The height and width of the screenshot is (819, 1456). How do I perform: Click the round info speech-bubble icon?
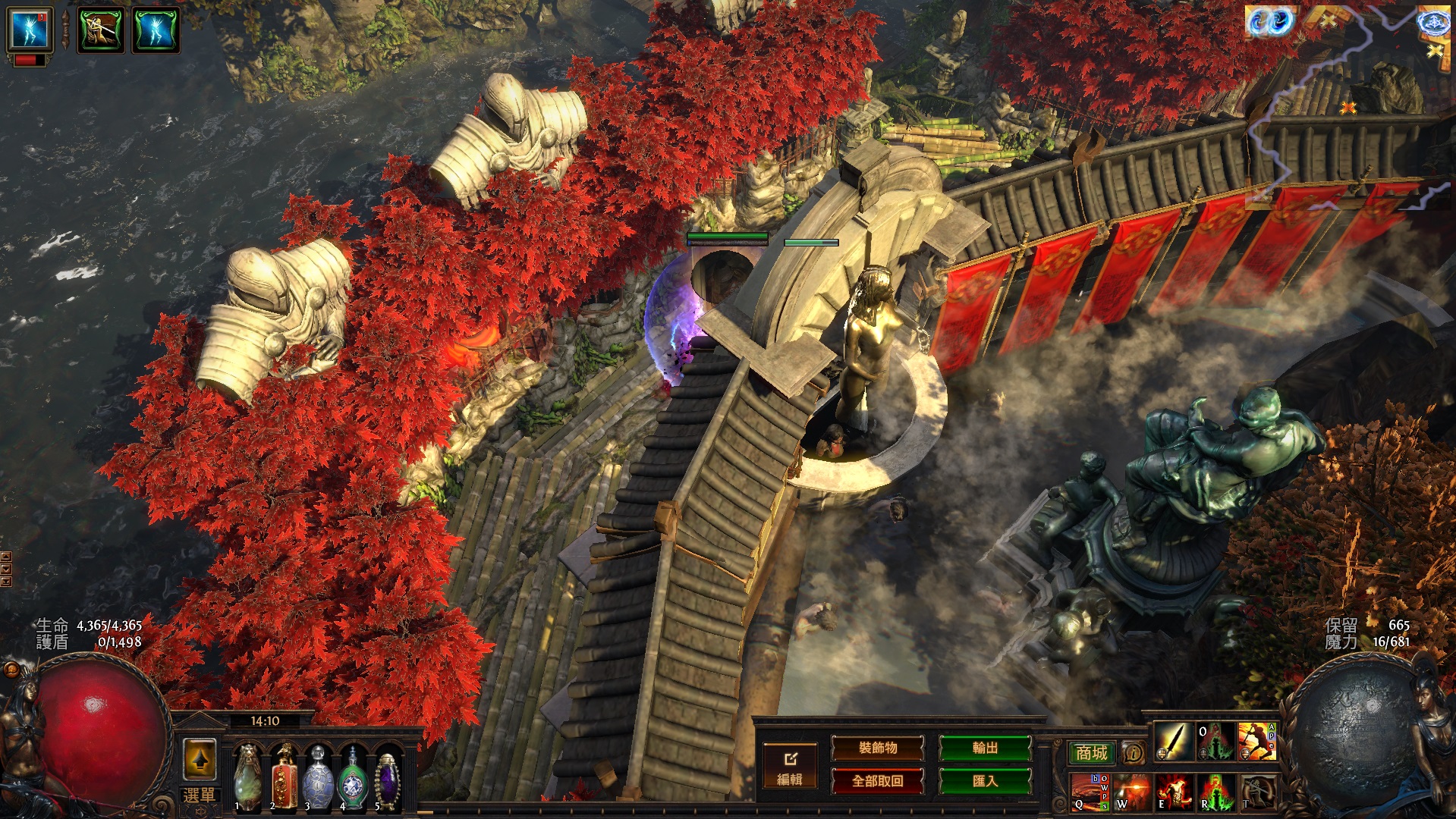click(x=1133, y=752)
